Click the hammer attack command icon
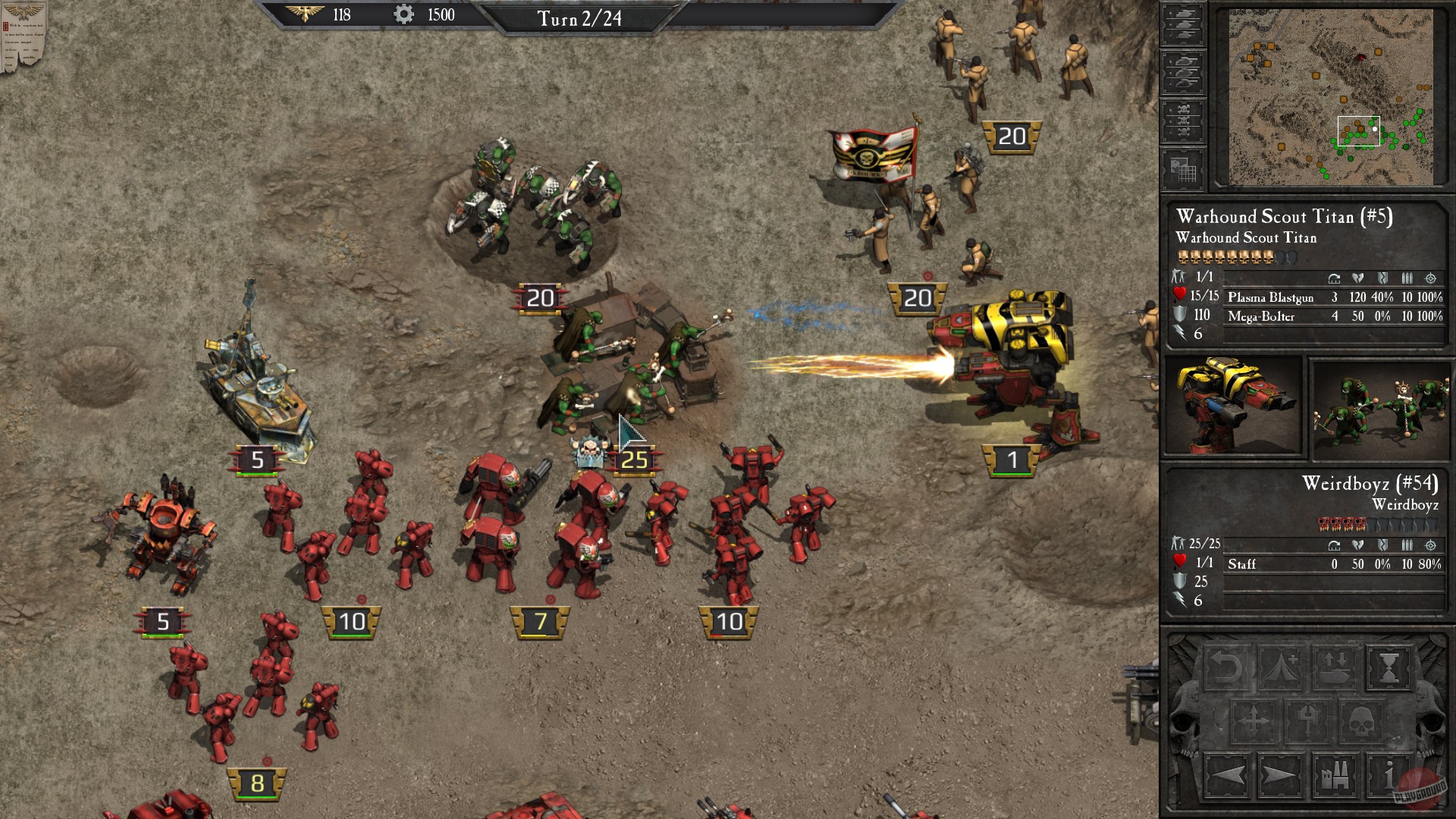 (1308, 720)
